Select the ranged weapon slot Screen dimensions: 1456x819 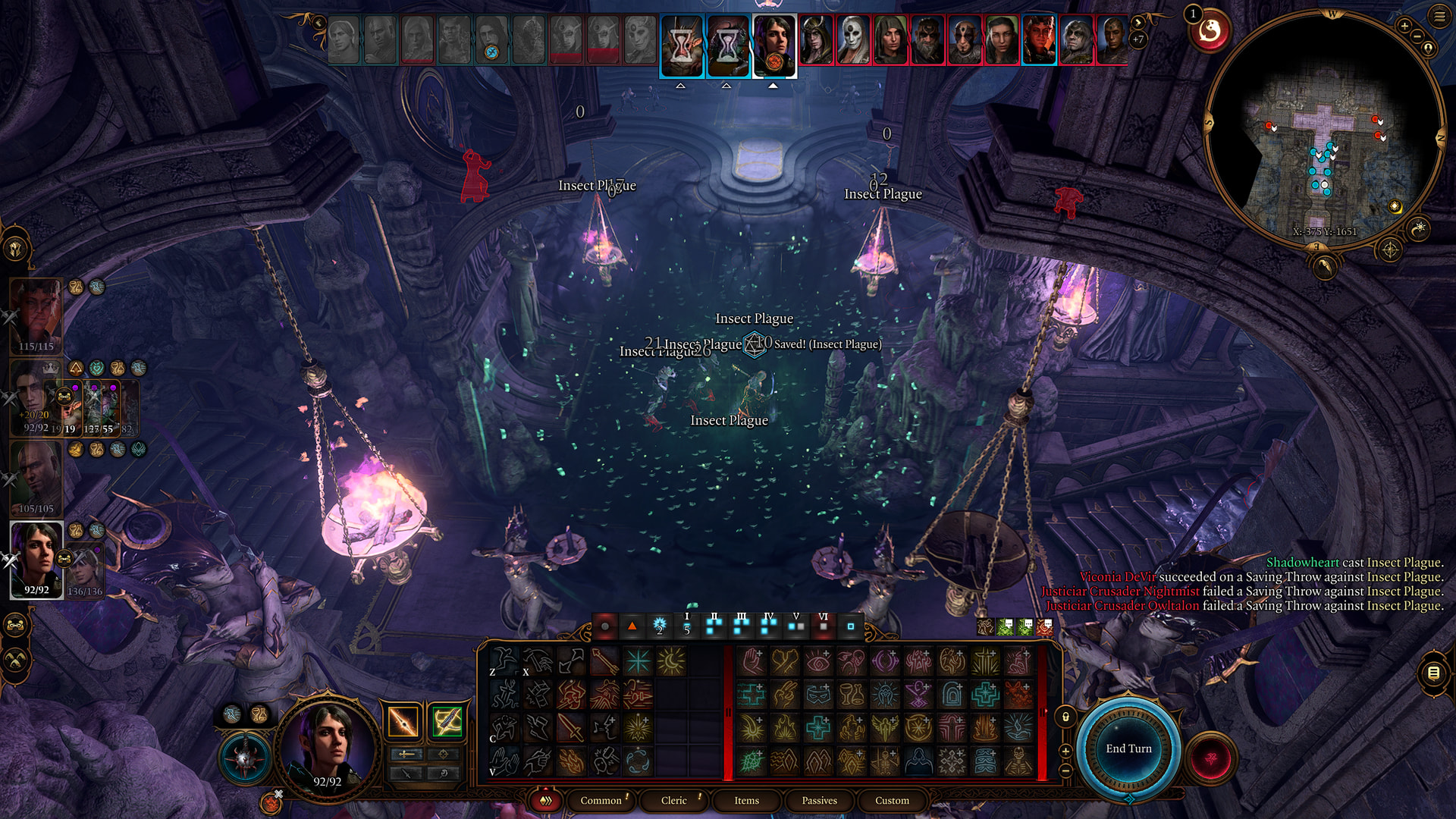pyautogui.click(x=447, y=721)
